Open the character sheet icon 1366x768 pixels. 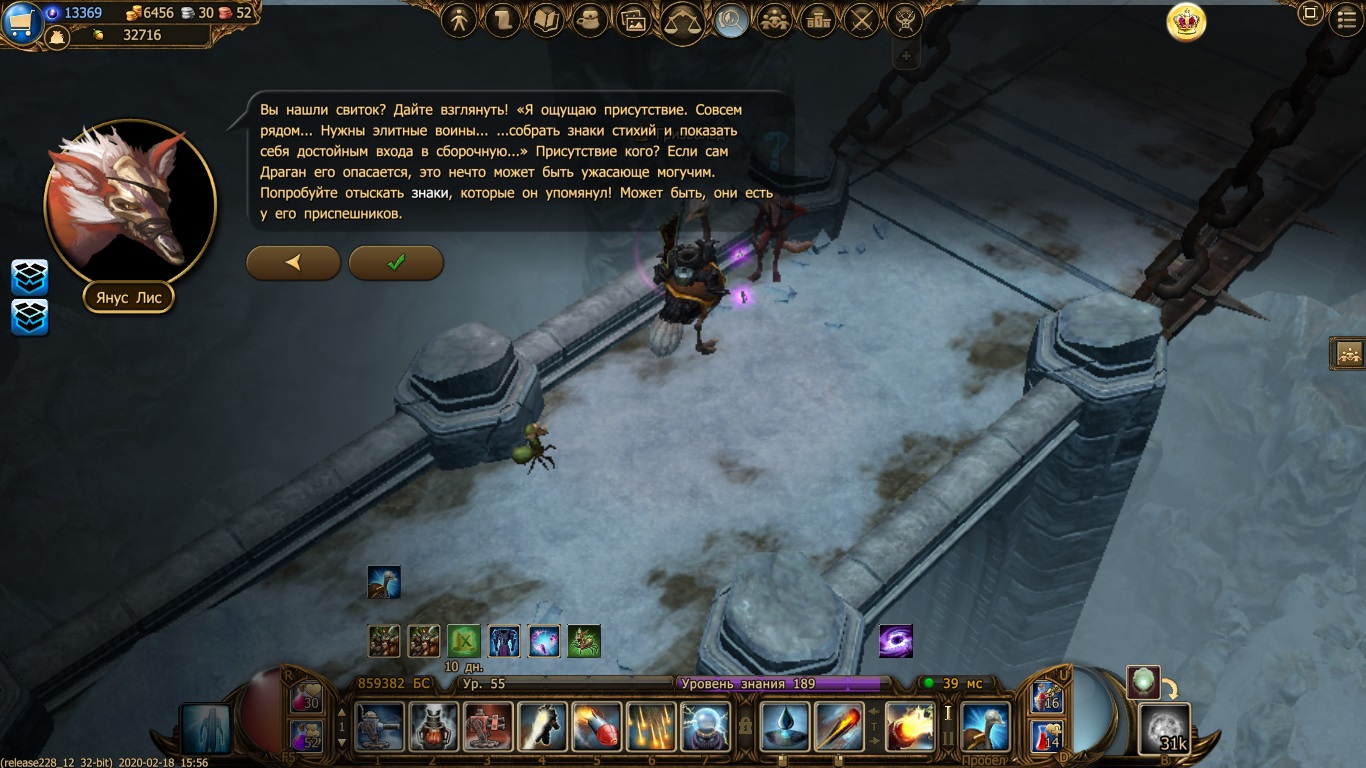pyautogui.click(x=459, y=20)
